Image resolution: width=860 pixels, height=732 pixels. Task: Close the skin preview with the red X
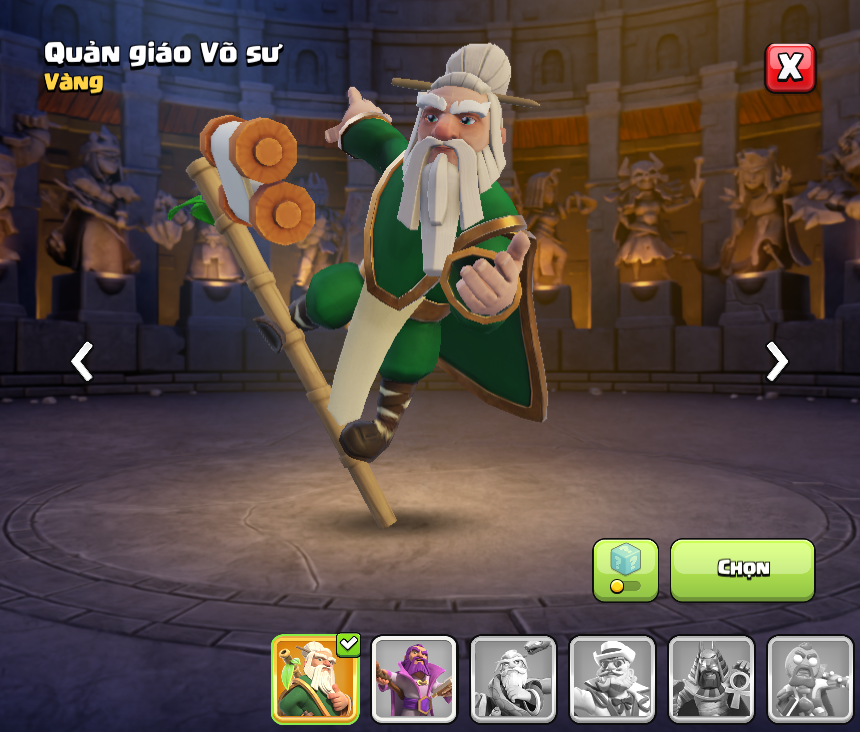(790, 68)
